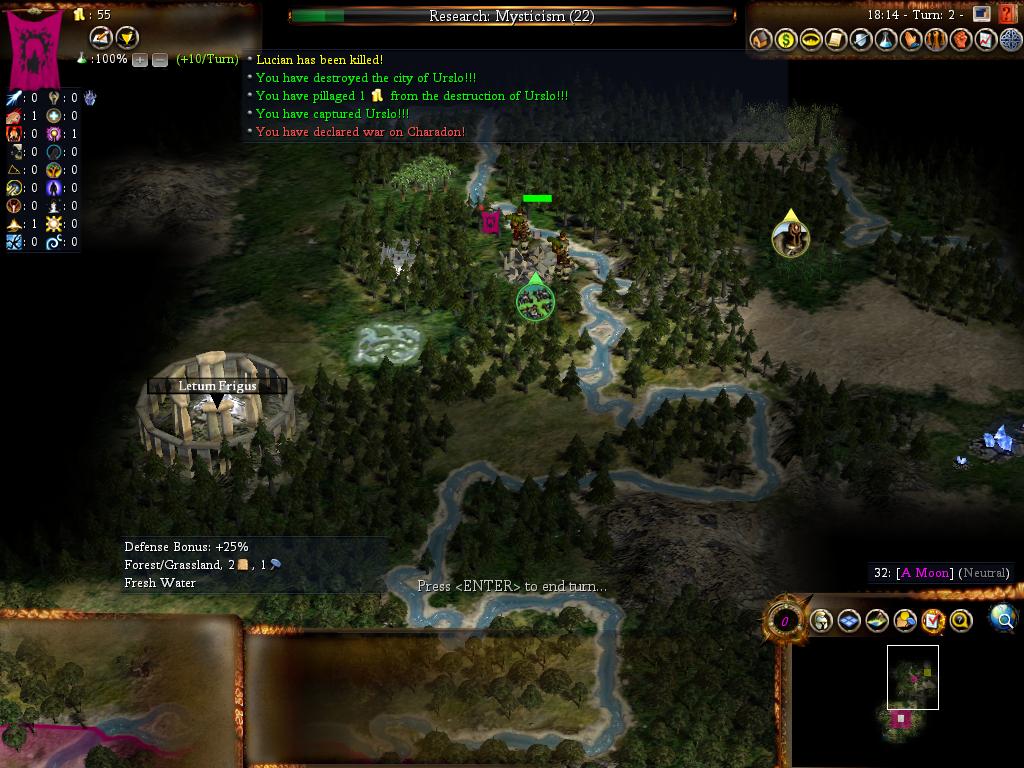
Task: Open the research bar for Mysticism
Action: [x=511, y=16]
